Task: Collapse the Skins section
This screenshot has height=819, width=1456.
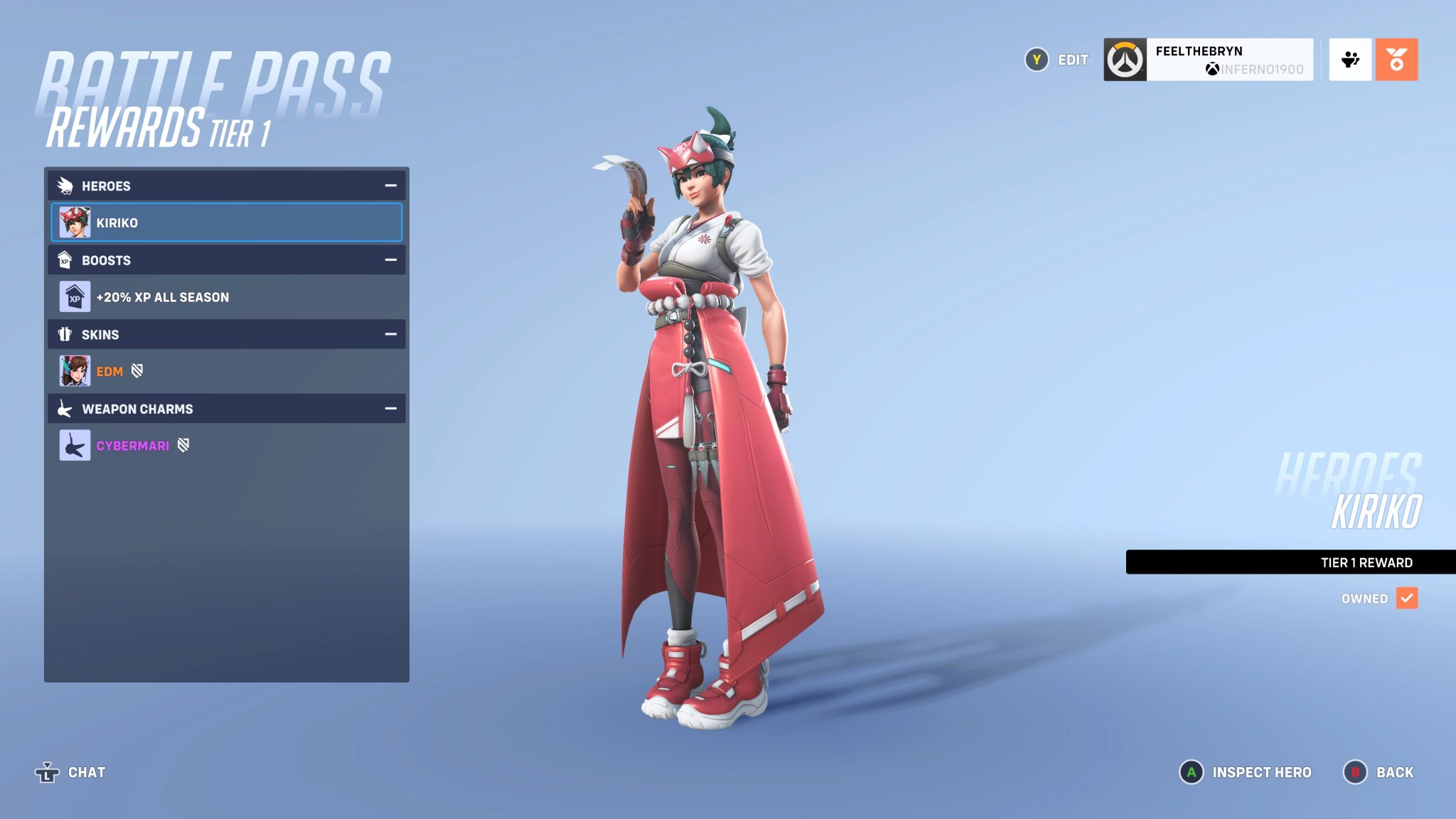Action: pyautogui.click(x=390, y=334)
